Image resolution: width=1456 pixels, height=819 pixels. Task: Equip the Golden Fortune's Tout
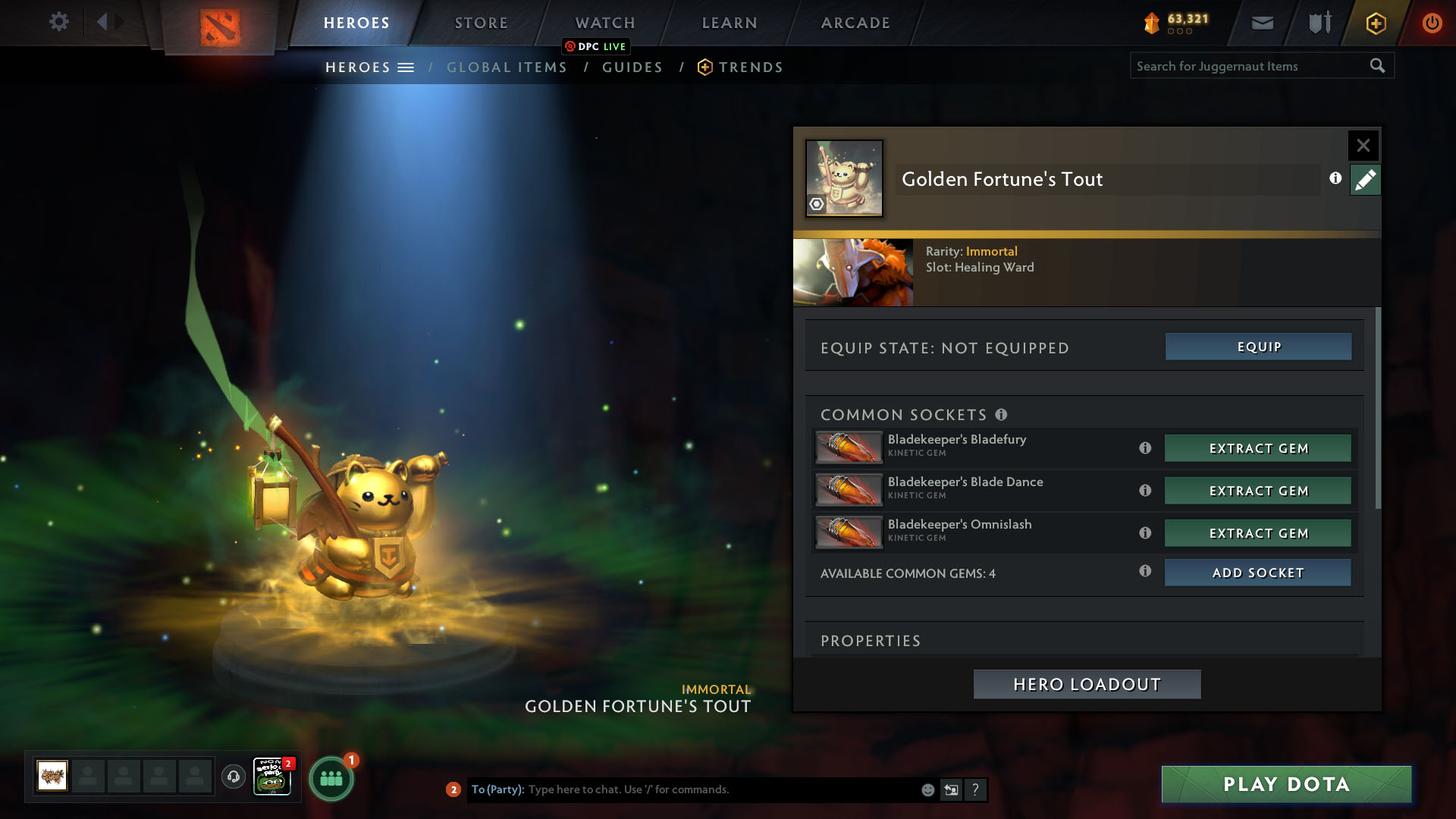click(x=1258, y=347)
